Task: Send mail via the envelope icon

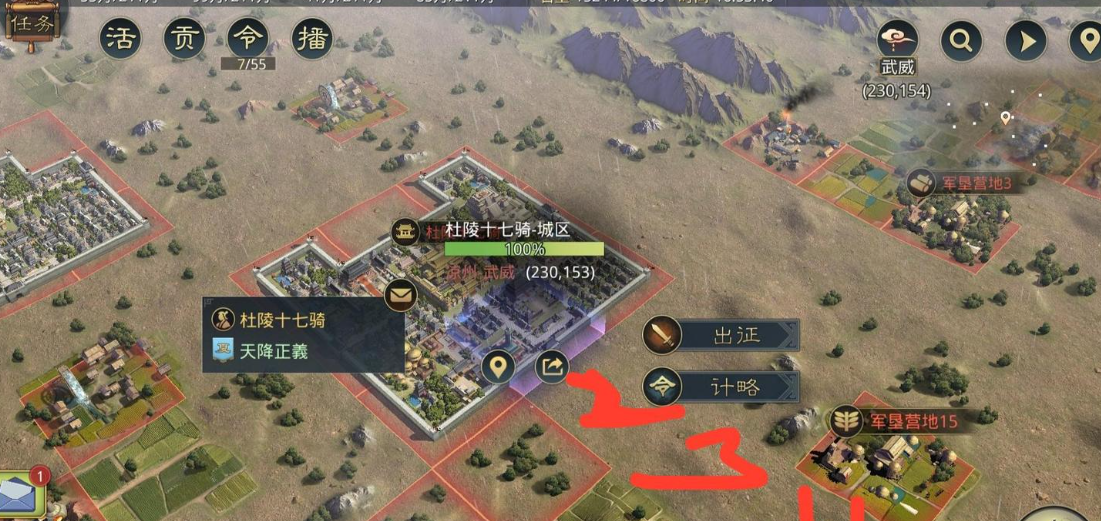Action: (x=402, y=295)
